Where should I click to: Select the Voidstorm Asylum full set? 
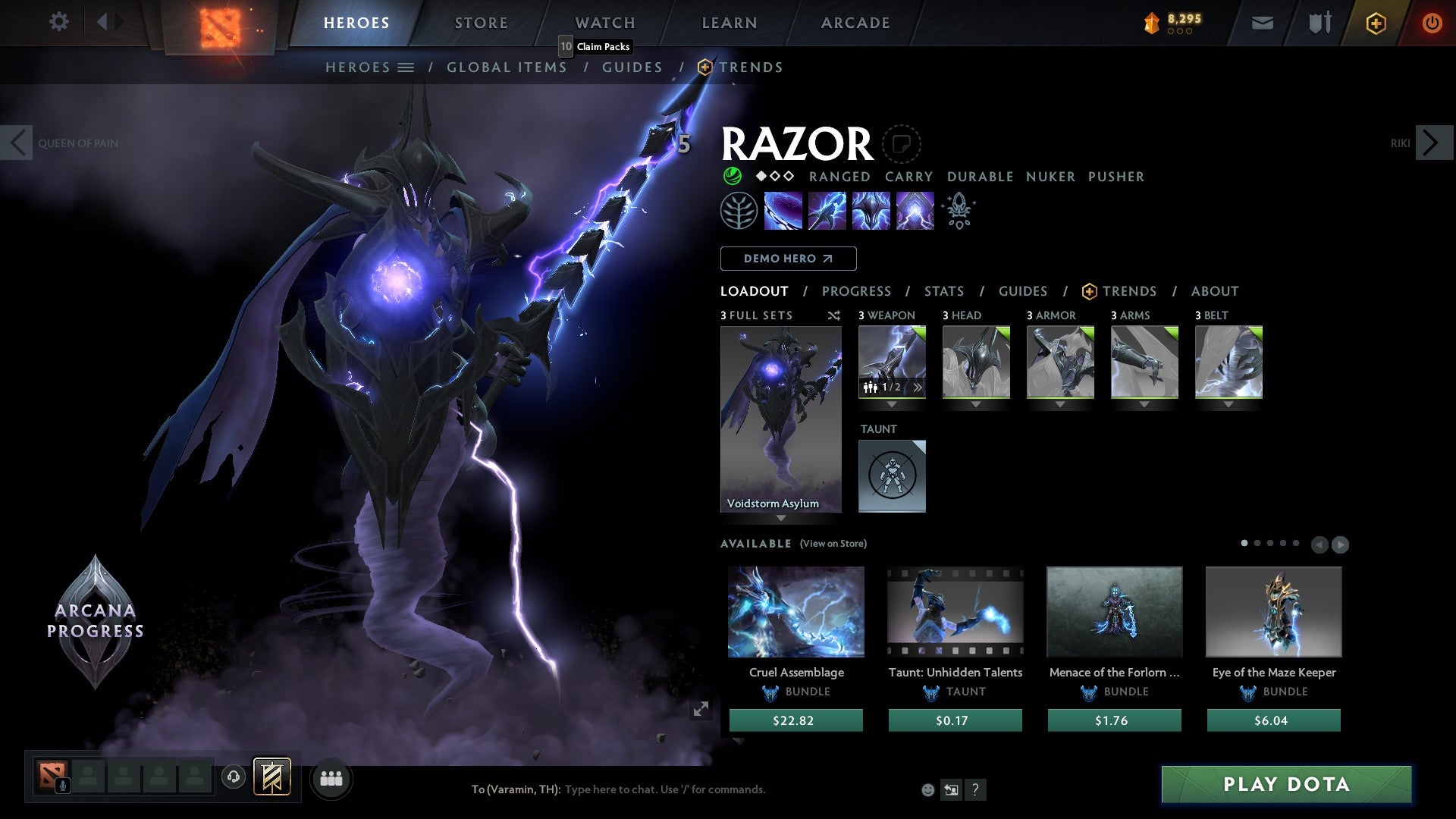(780, 419)
